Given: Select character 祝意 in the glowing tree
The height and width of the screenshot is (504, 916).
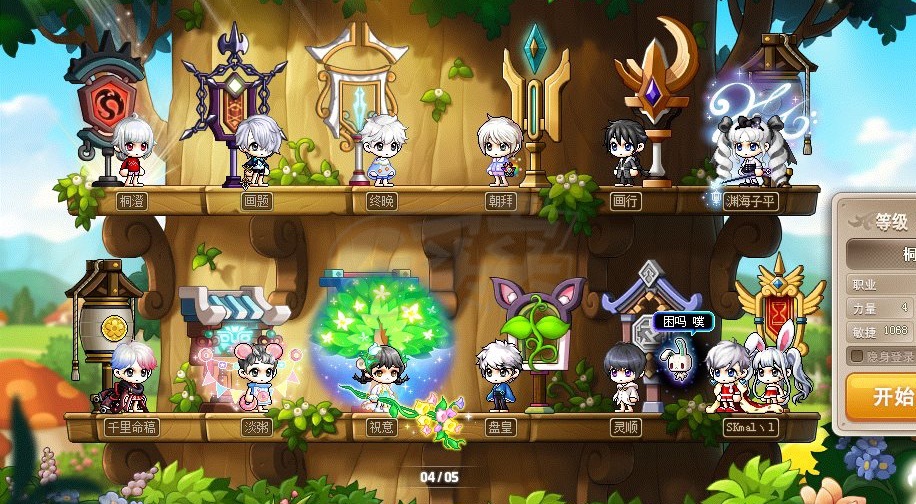Looking at the screenshot, I should pos(382,378).
